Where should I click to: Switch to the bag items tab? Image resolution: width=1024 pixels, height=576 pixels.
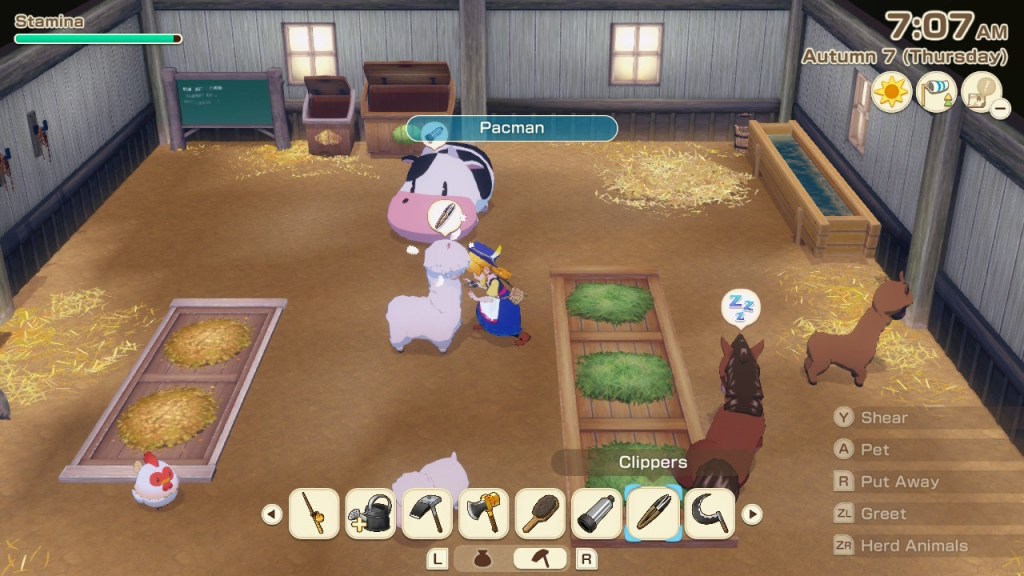coord(483,559)
